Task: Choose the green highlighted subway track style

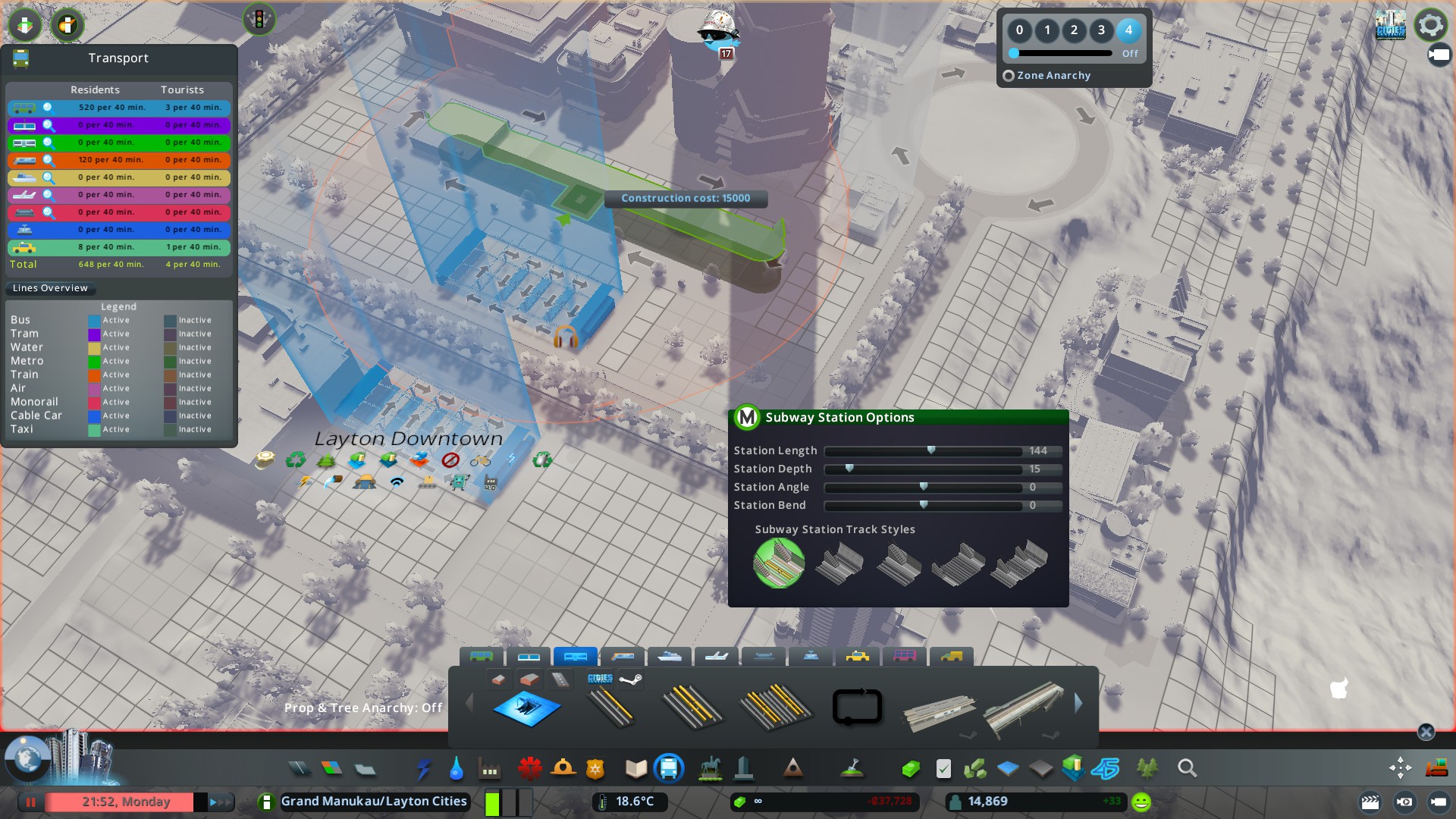Action: click(779, 563)
